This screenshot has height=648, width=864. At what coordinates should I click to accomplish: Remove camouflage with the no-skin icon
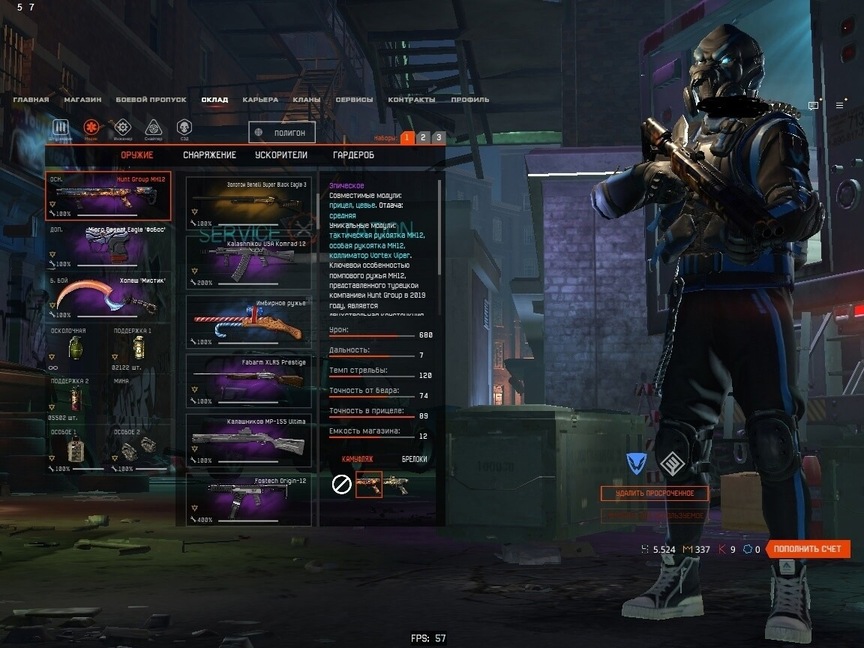[341, 485]
